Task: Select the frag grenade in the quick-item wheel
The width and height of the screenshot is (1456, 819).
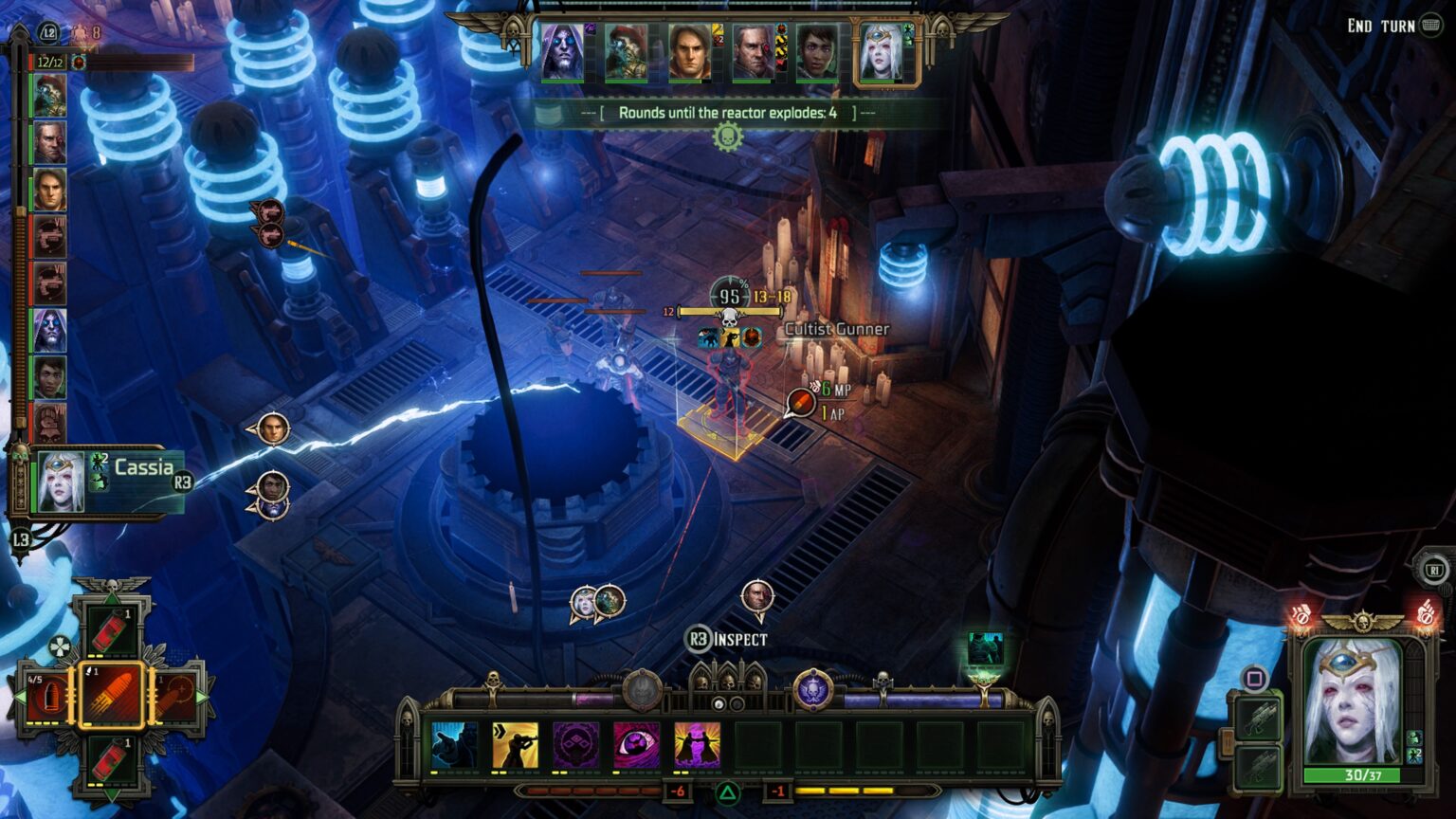Action: [112, 629]
